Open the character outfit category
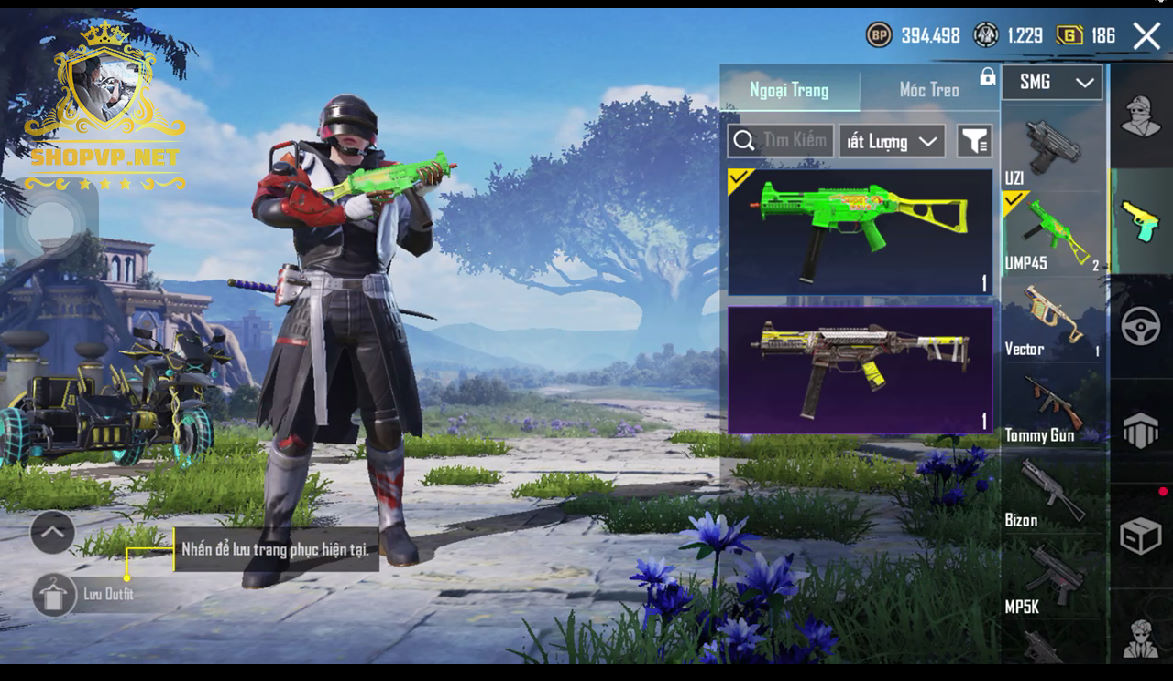Screen dimensions: 1173x681 coord(1141,116)
